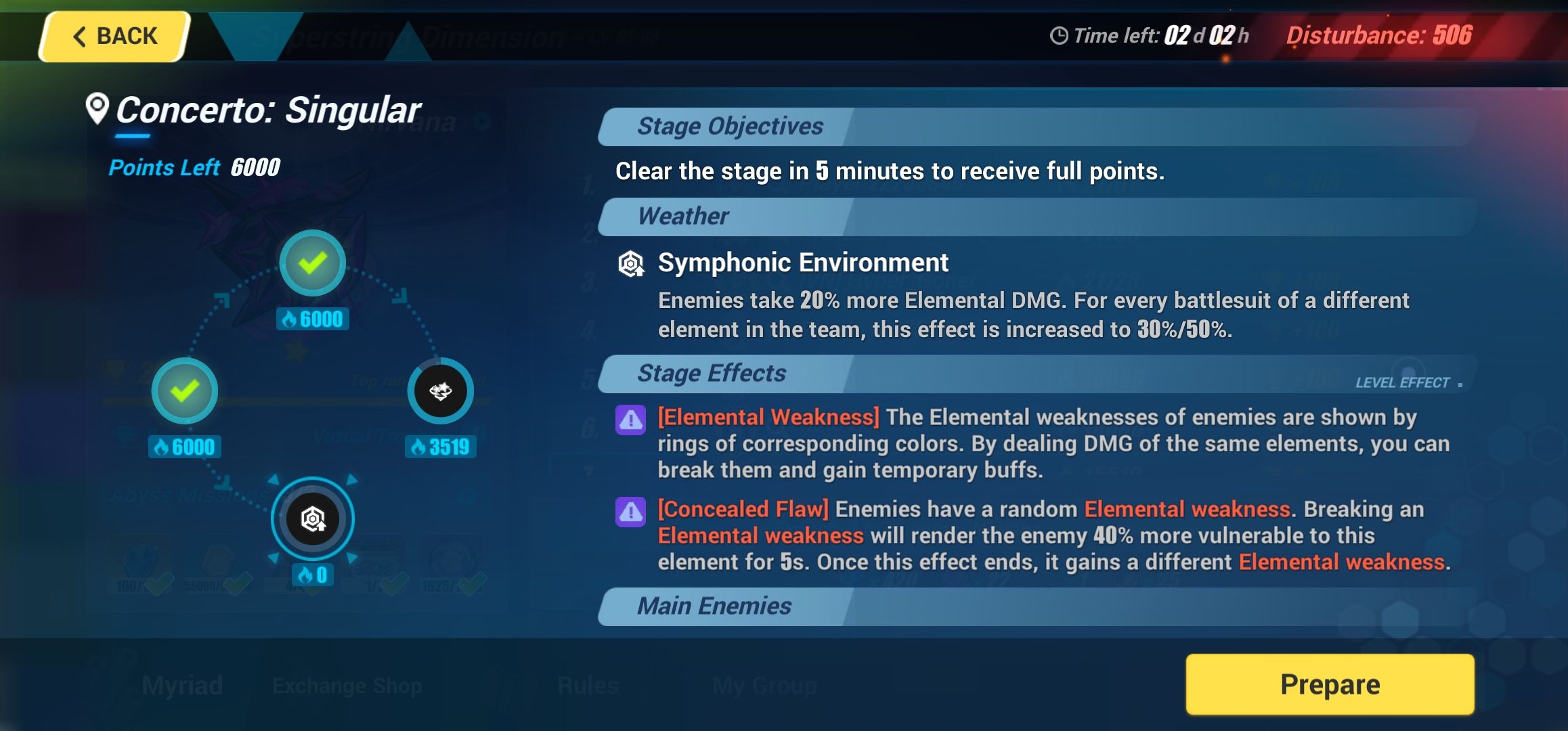Click the Symphonic Environment weather icon
The image size is (1568, 731).
point(630,262)
